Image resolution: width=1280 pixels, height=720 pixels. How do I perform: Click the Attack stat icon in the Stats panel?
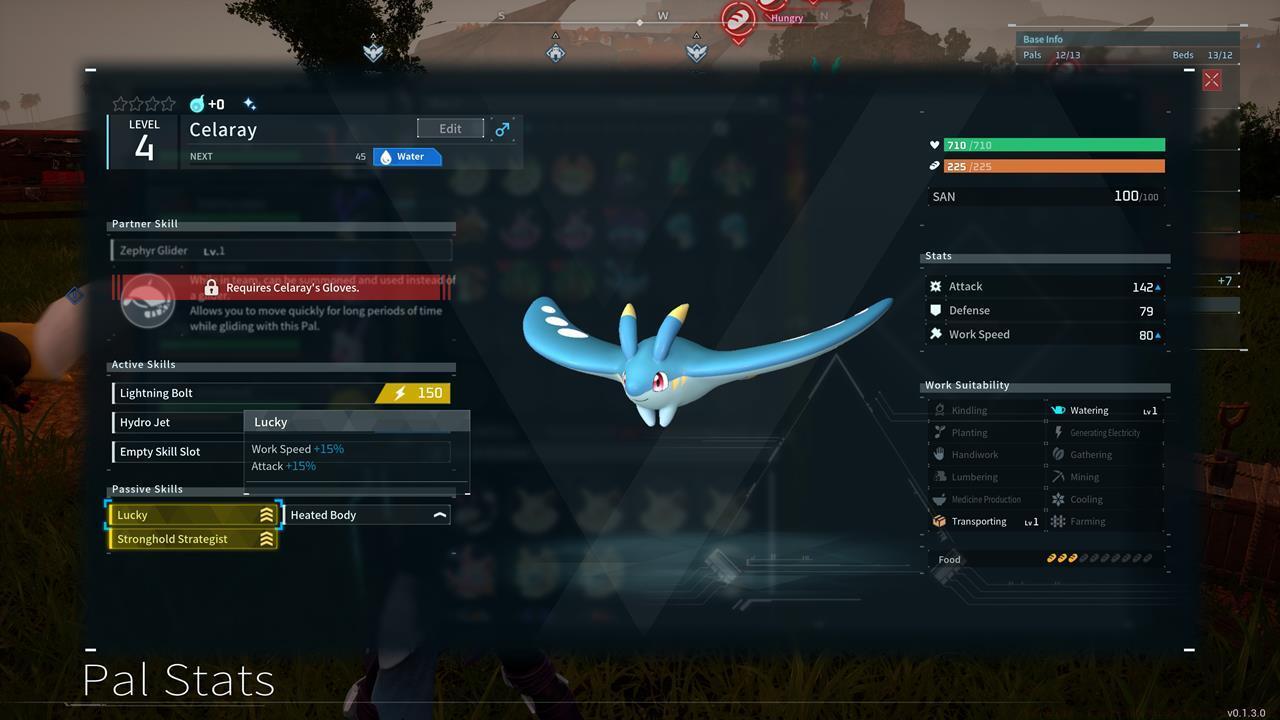coord(936,286)
